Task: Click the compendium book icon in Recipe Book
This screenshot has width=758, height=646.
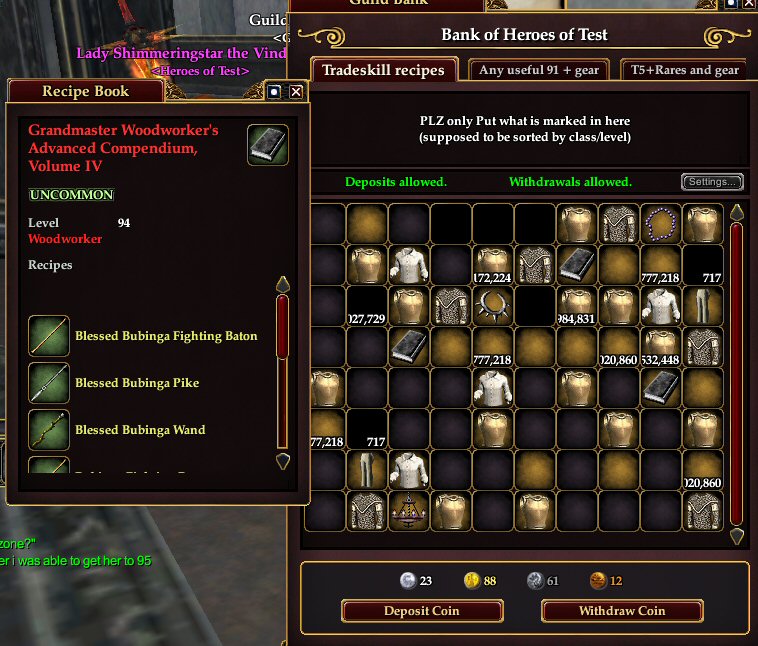Action: (x=268, y=145)
